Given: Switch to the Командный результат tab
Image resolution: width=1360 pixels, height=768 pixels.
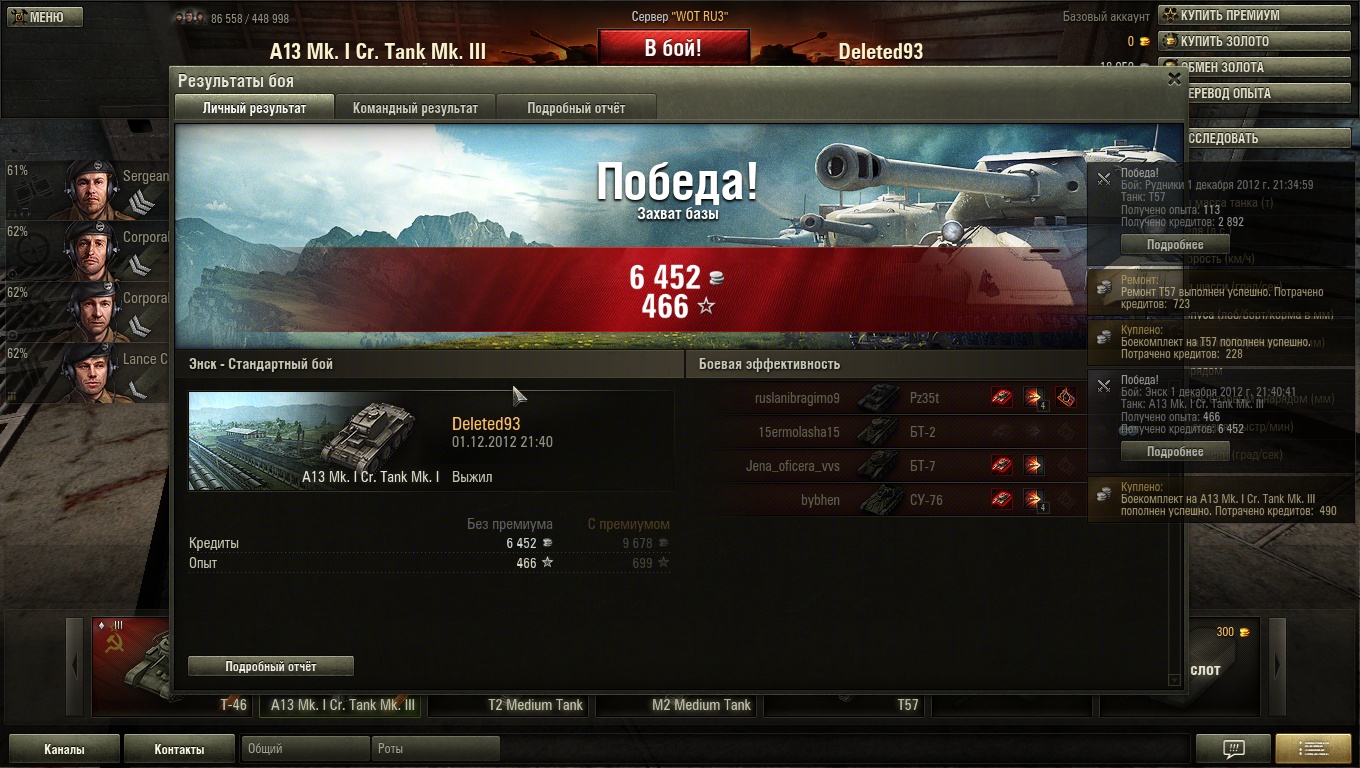Looking at the screenshot, I should point(415,108).
